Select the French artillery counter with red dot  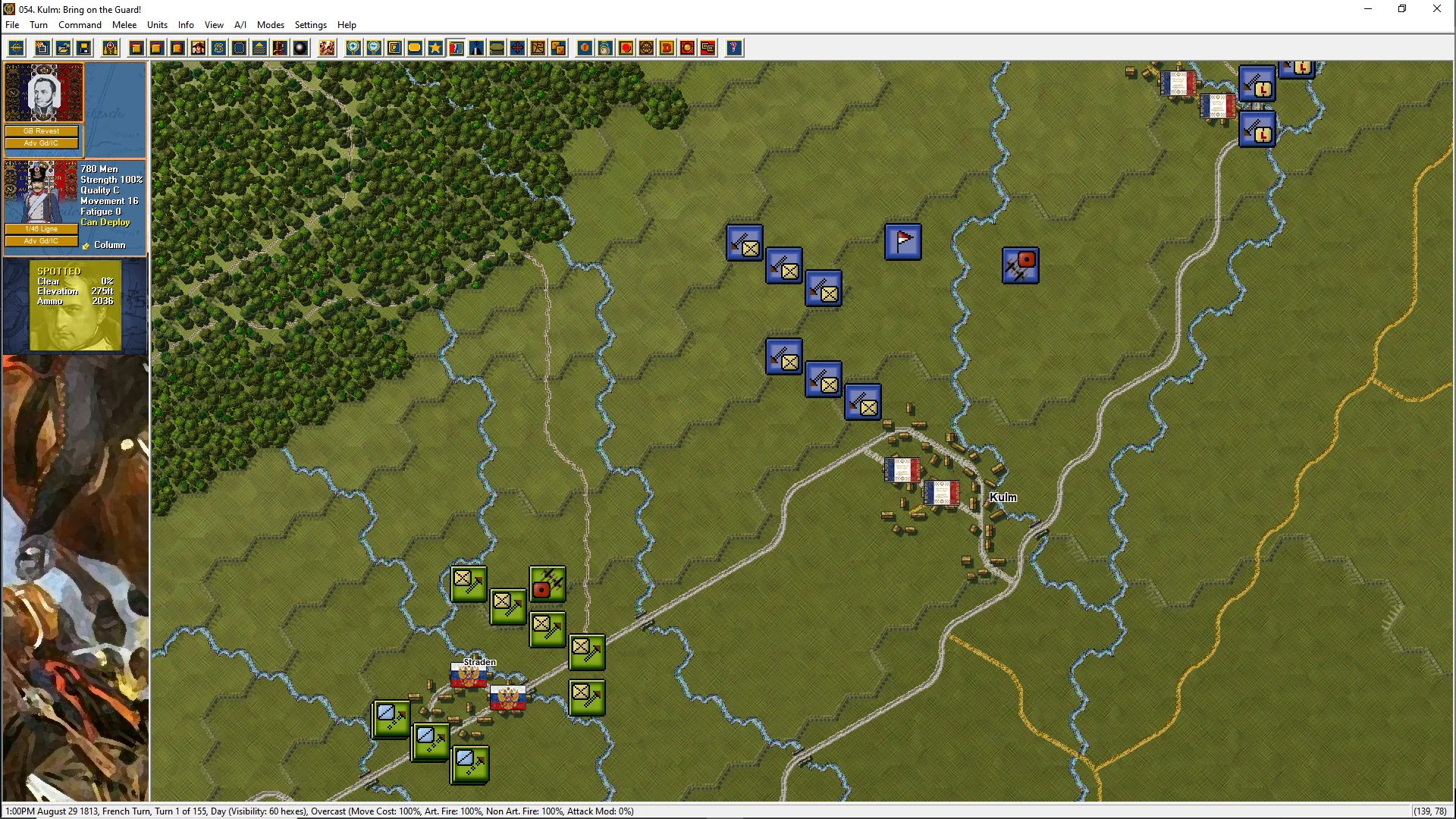pos(1021,265)
